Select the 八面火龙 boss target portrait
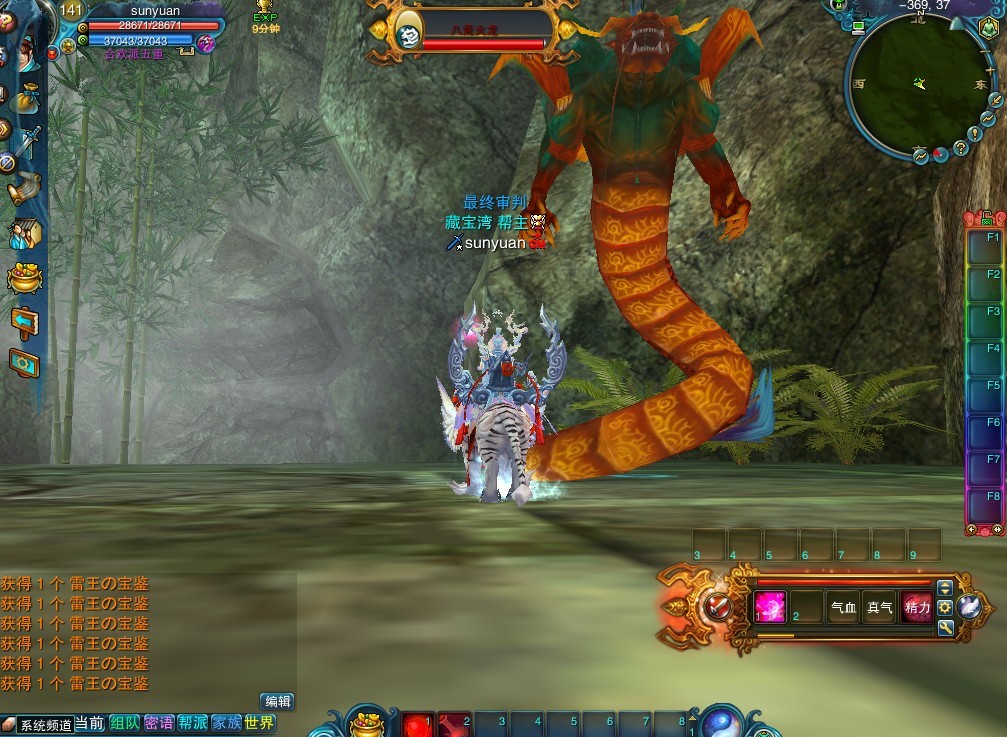 tap(408, 35)
